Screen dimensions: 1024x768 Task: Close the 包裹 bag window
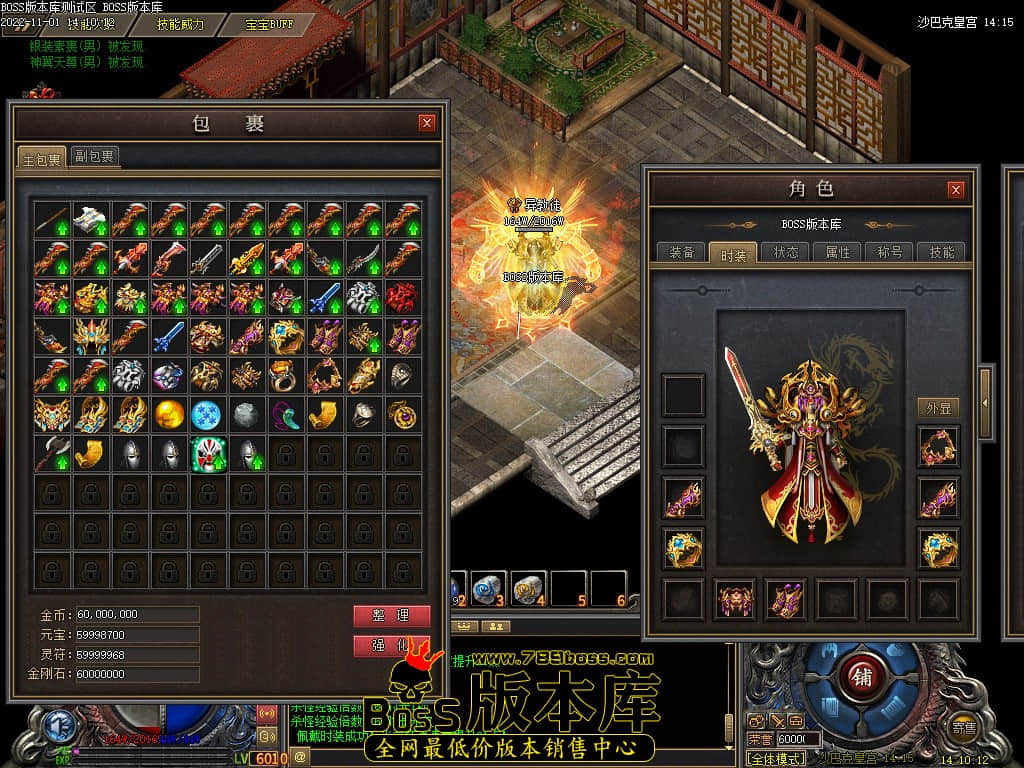coord(427,123)
